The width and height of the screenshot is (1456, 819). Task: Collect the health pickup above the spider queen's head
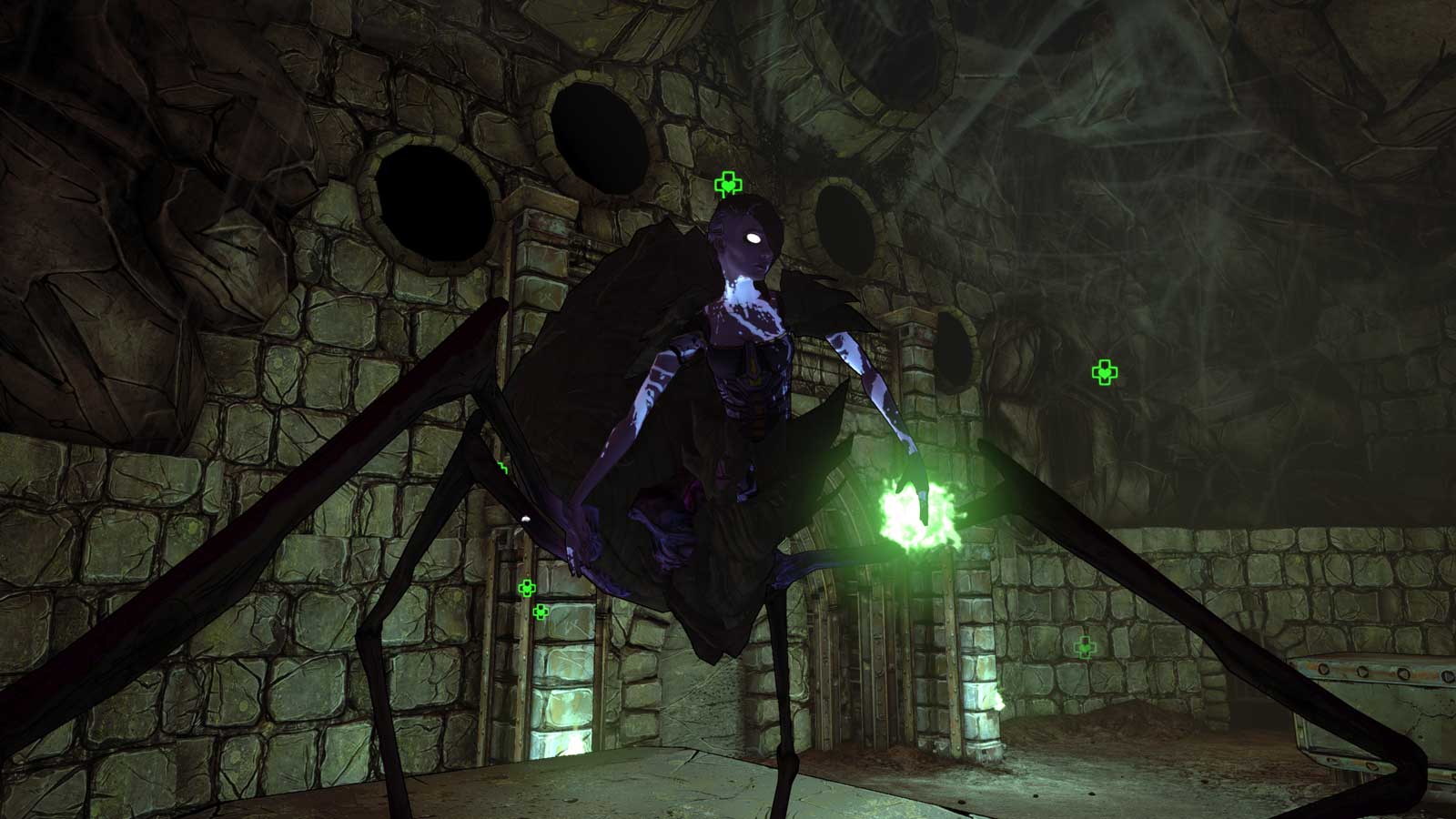point(728,182)
